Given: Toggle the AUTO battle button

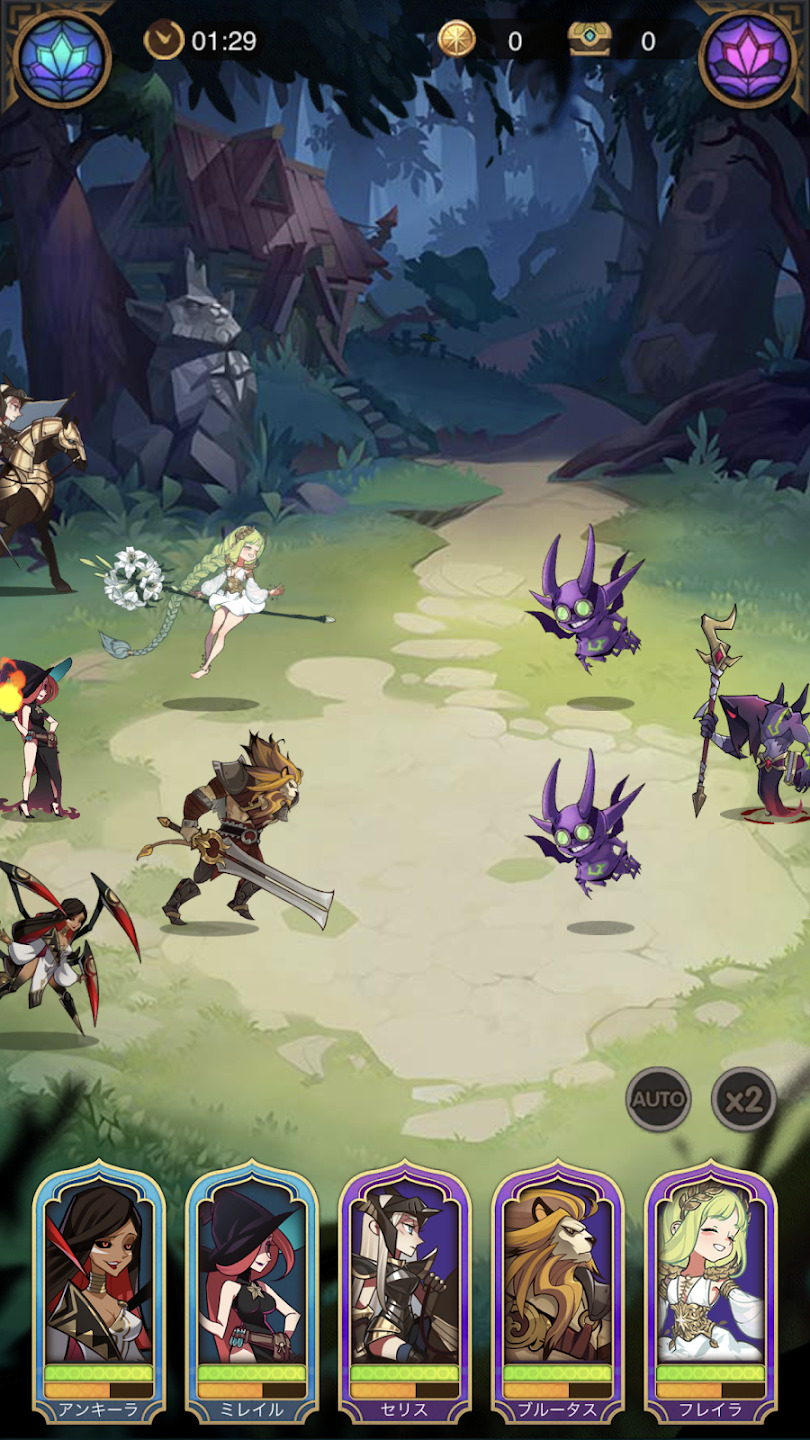Looking at the screenshot, I should click(x=658, y=1099).
